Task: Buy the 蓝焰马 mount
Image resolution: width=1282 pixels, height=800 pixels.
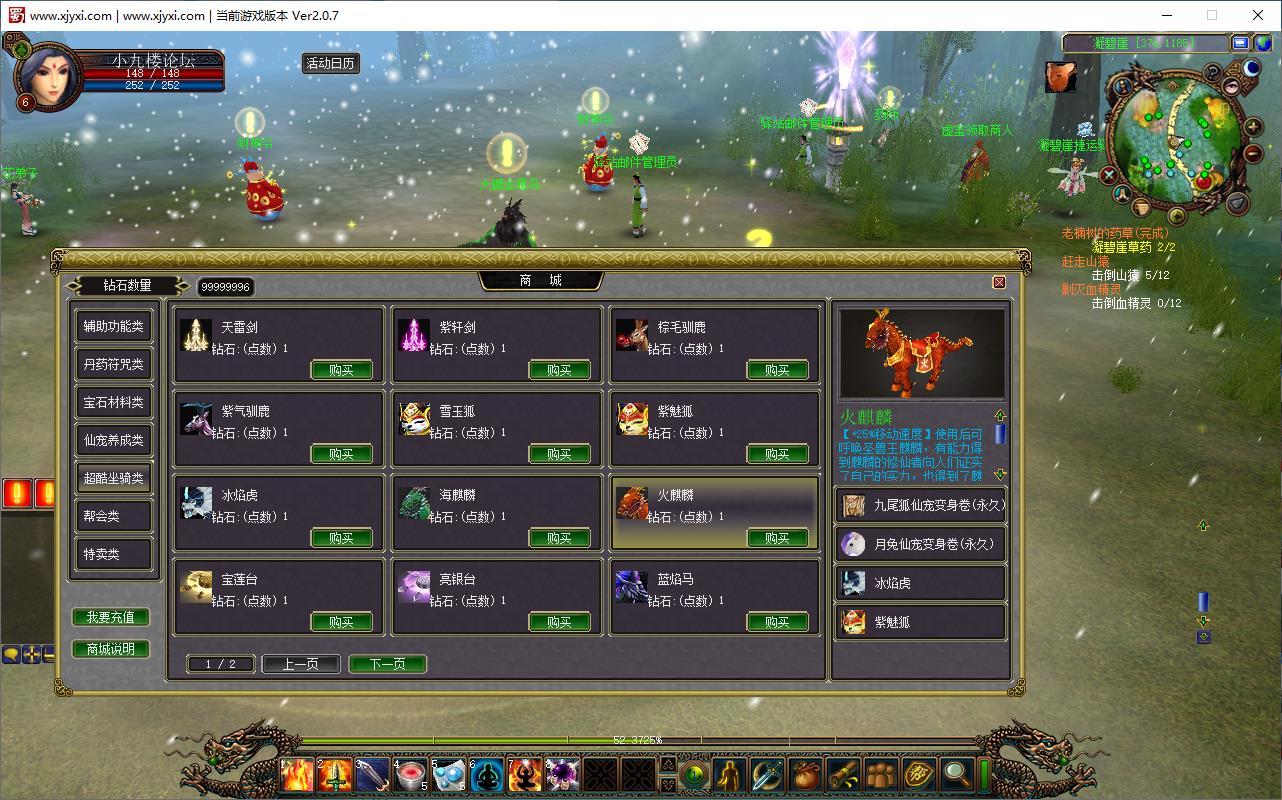Action: click(777, 622)
